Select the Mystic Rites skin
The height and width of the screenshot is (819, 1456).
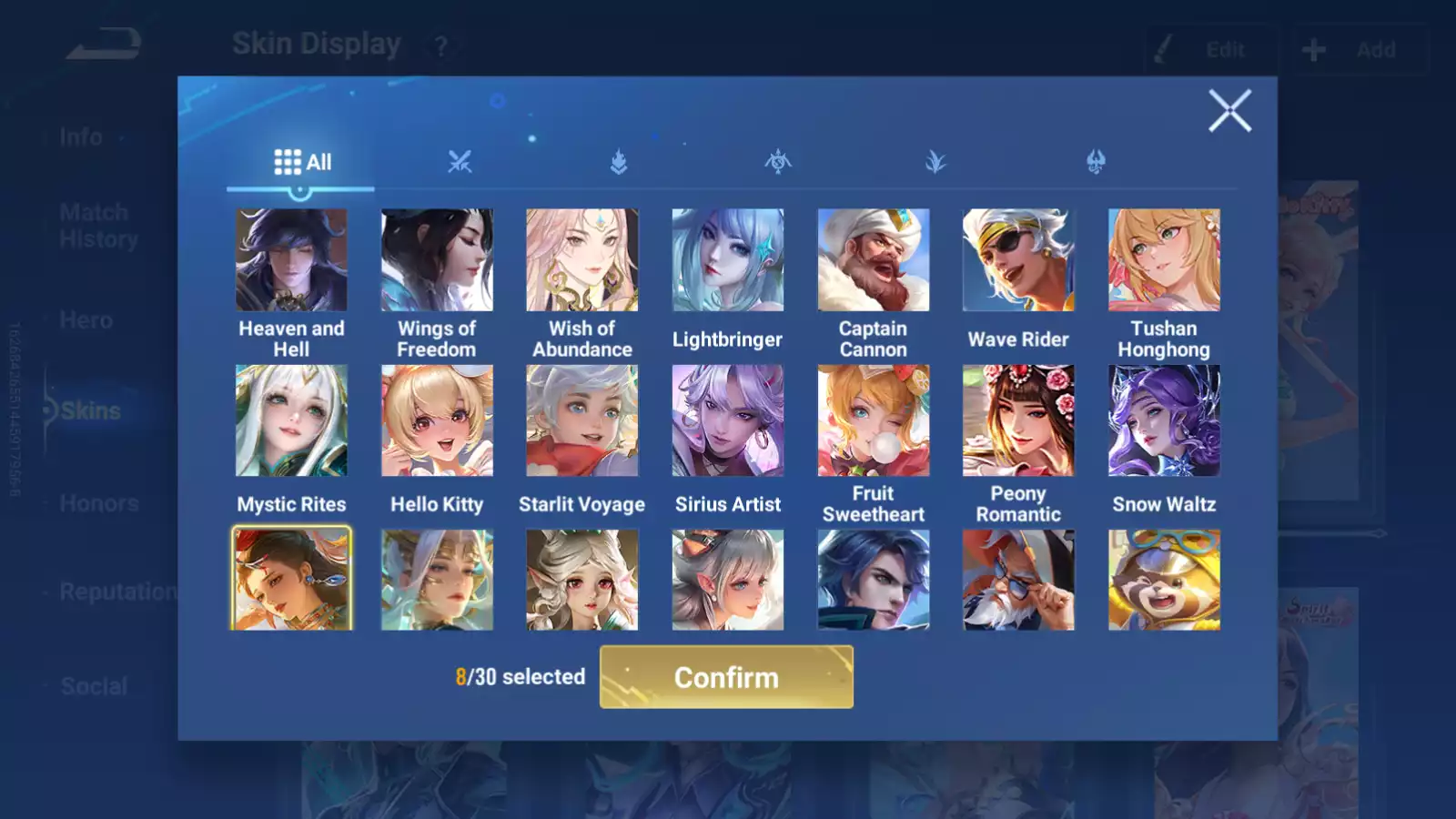point(291,420)
